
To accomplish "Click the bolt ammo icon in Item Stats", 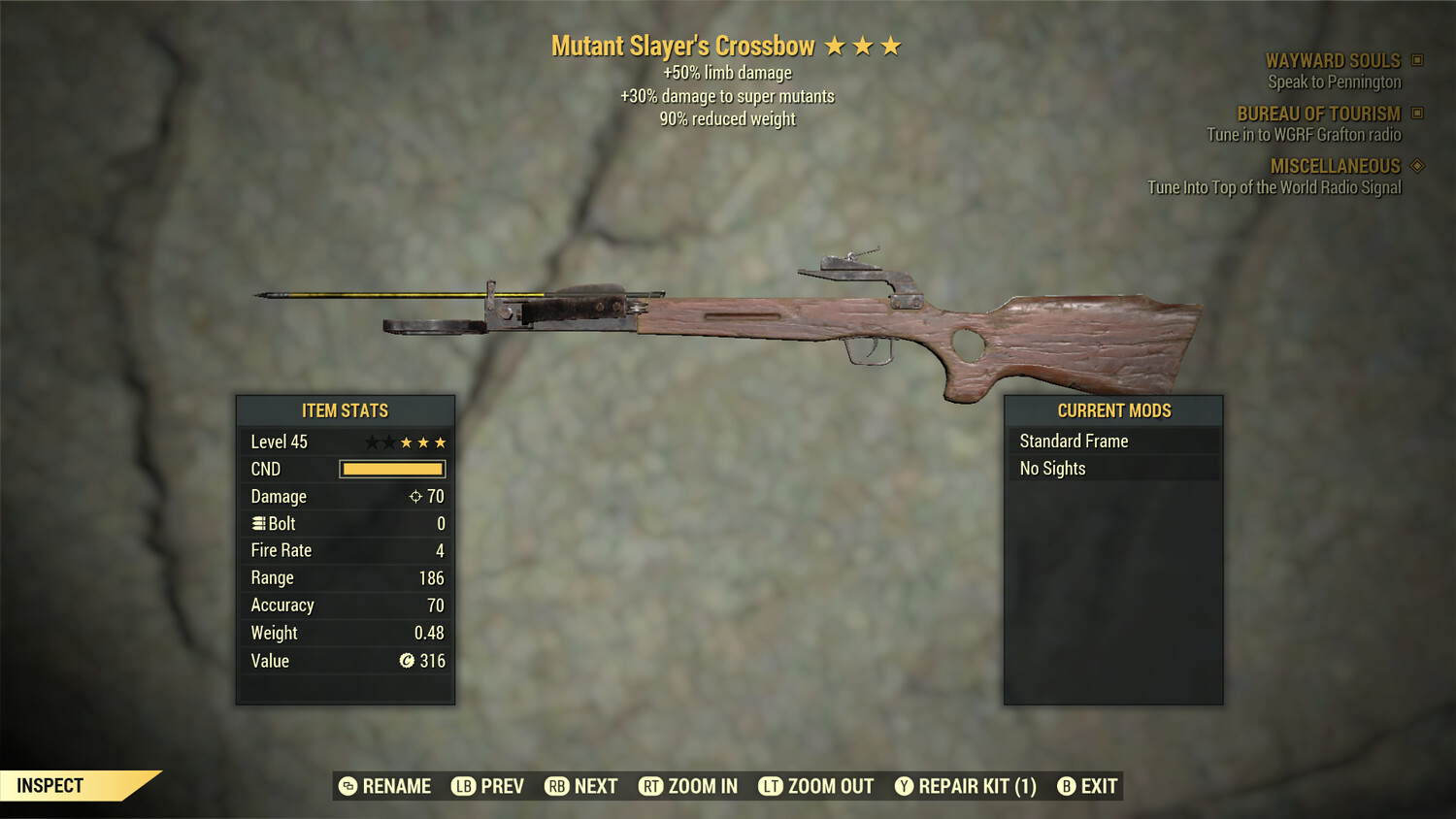I will pos(258,523).
